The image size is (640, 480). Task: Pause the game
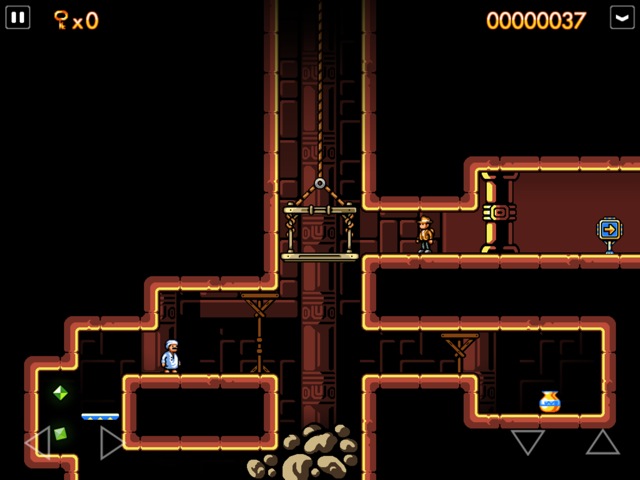point(18,18)
